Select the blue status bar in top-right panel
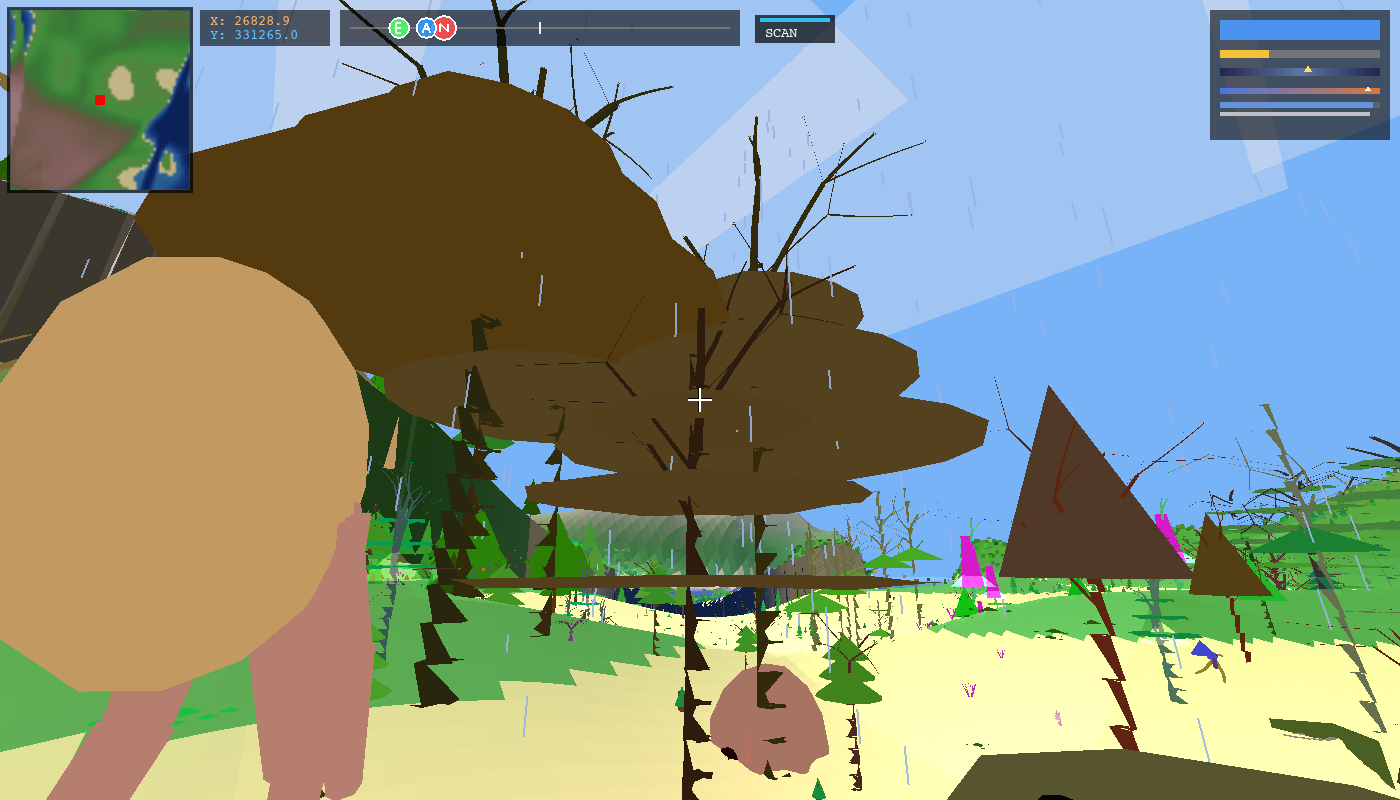This screenshot has height=800, width=1400. [1300, 30]
